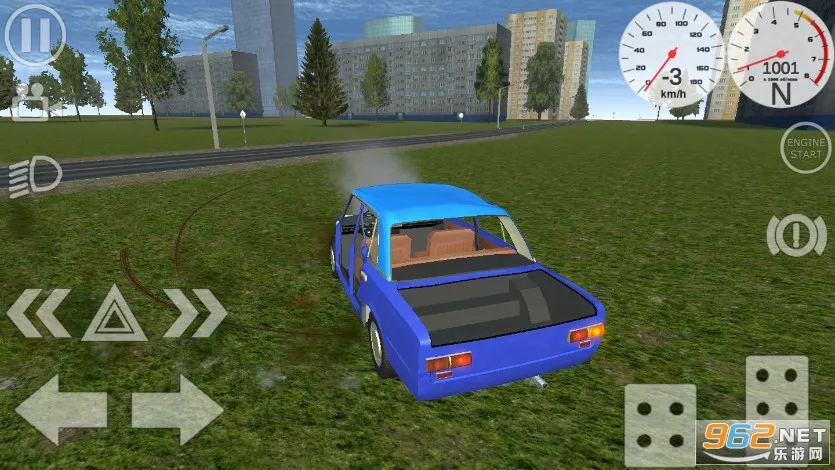Image resolution: width=835 pixels, height=470 pixels.
Task: Click the Engine Start button
Action: coord(805,148)
